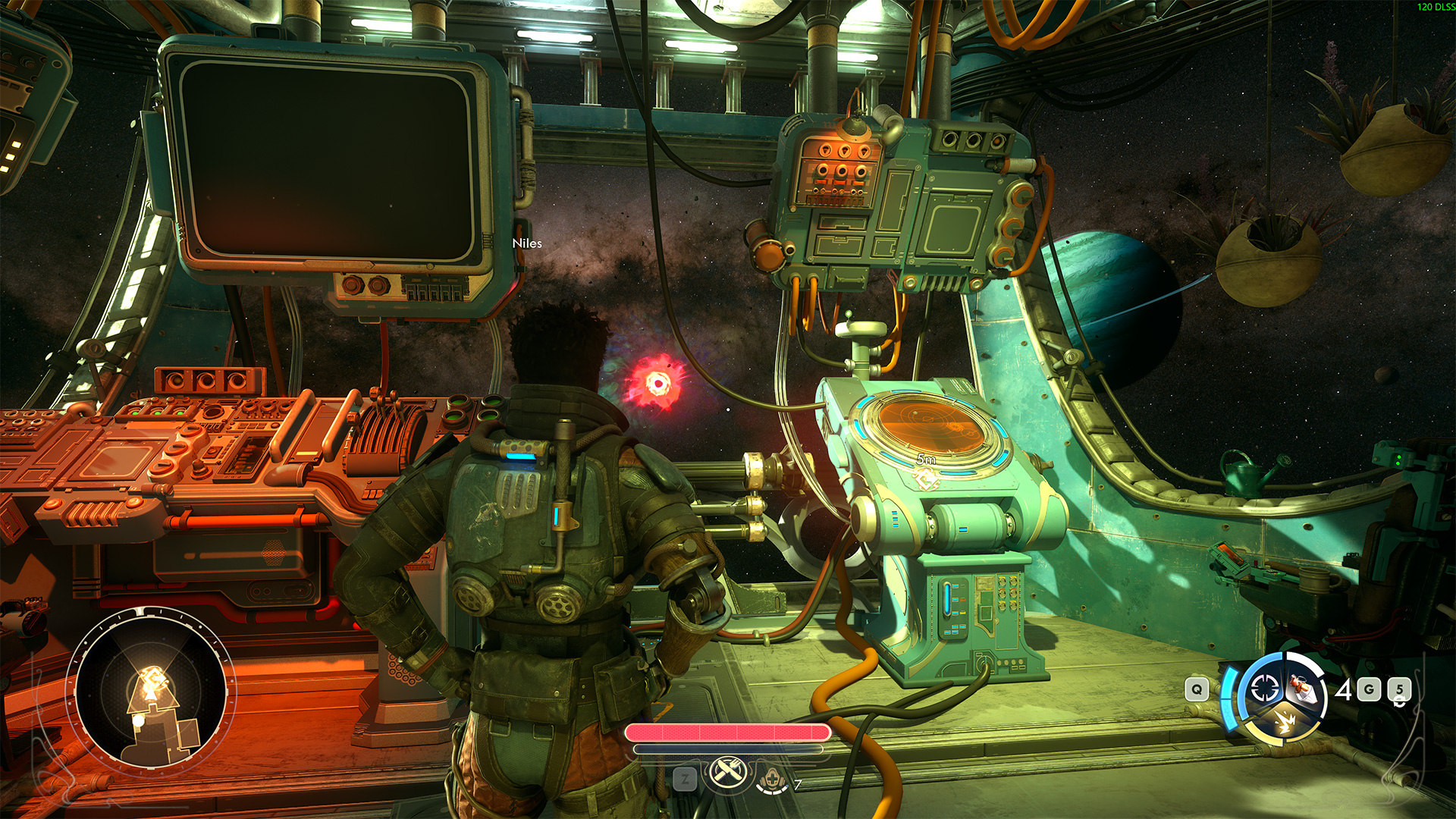This screenshot has height=819, width=1456.
Task: Use the medical inhaler heal icon
Action: point(772,778)
